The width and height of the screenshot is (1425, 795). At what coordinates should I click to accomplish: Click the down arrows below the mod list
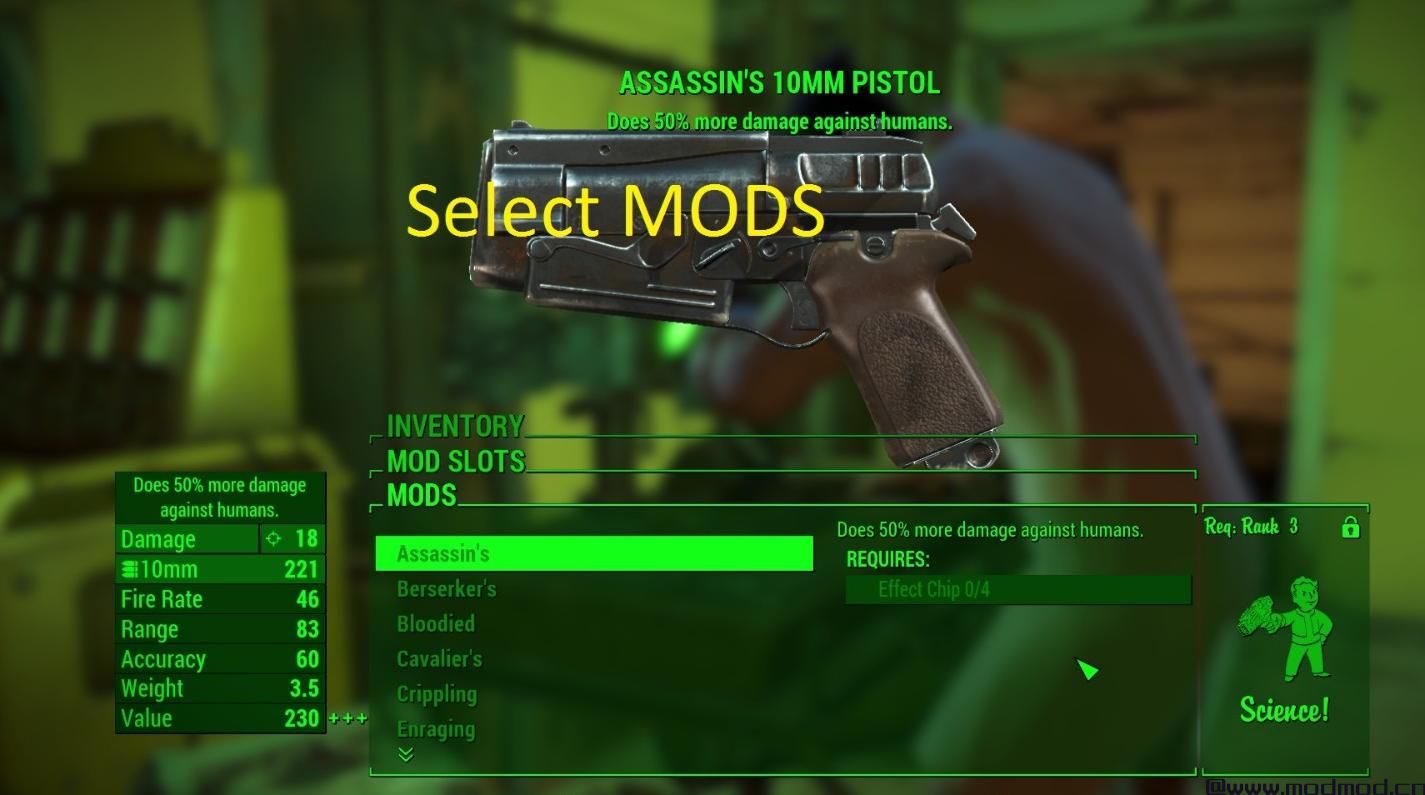(x=405, y=755)
